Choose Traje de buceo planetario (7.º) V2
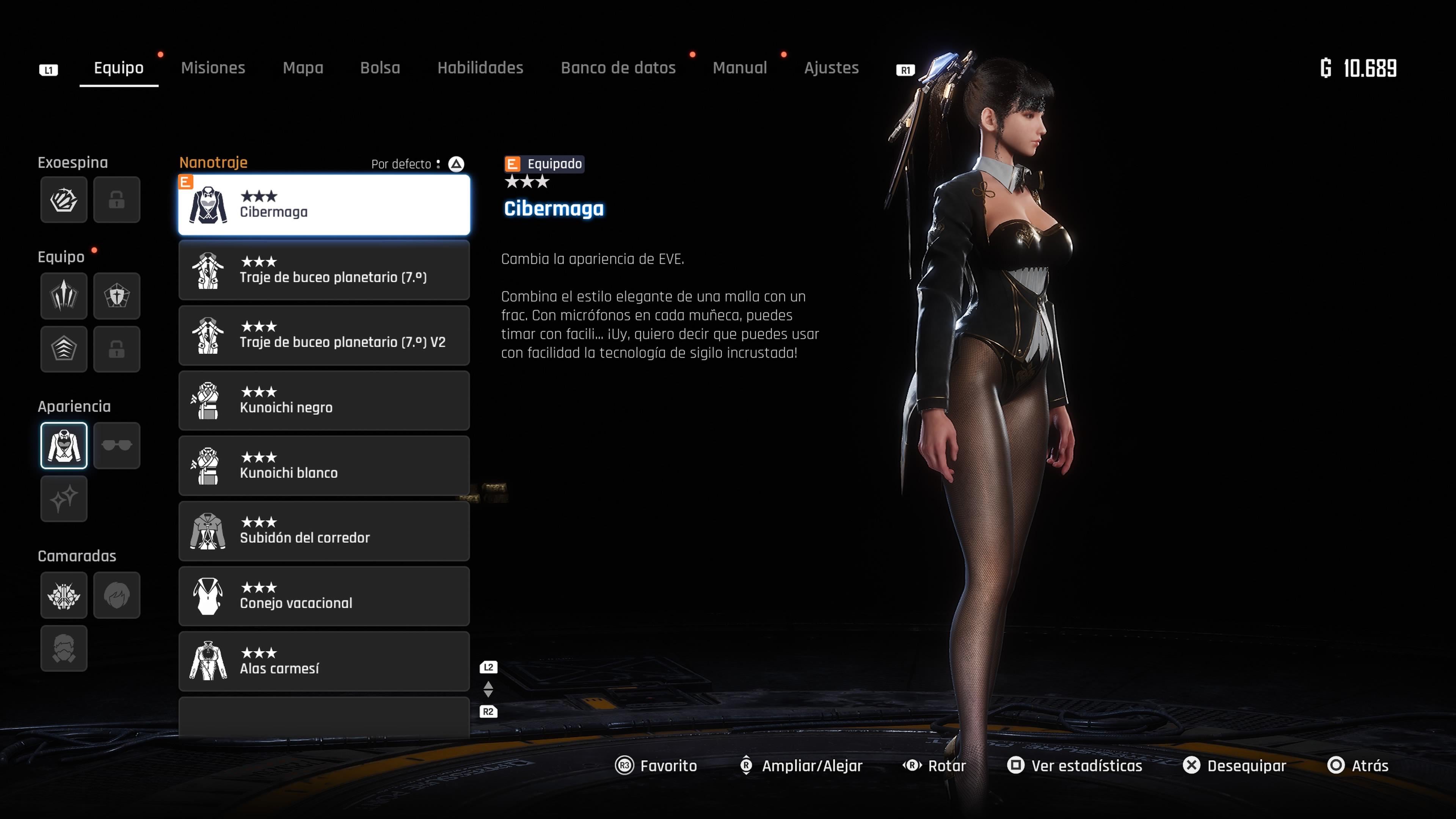Viewport: 1456px width, 819px height. point(324,335)
